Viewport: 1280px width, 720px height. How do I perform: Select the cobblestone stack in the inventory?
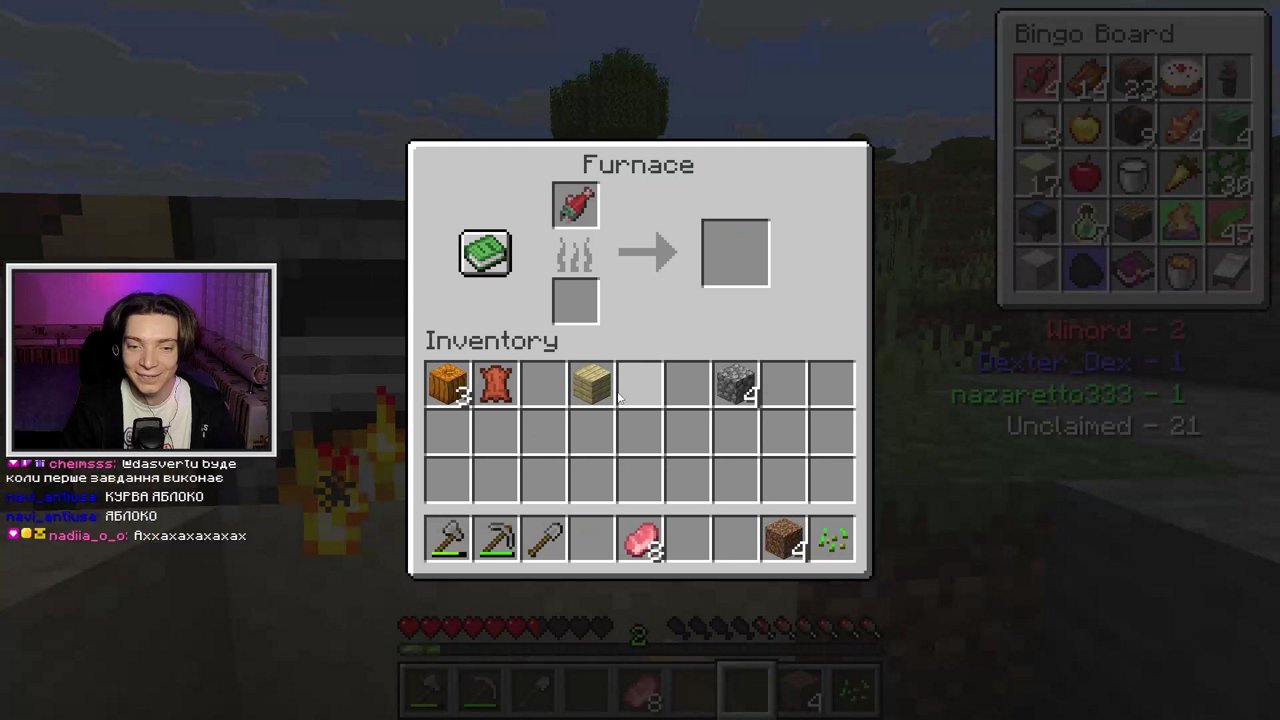coord(735,383)
